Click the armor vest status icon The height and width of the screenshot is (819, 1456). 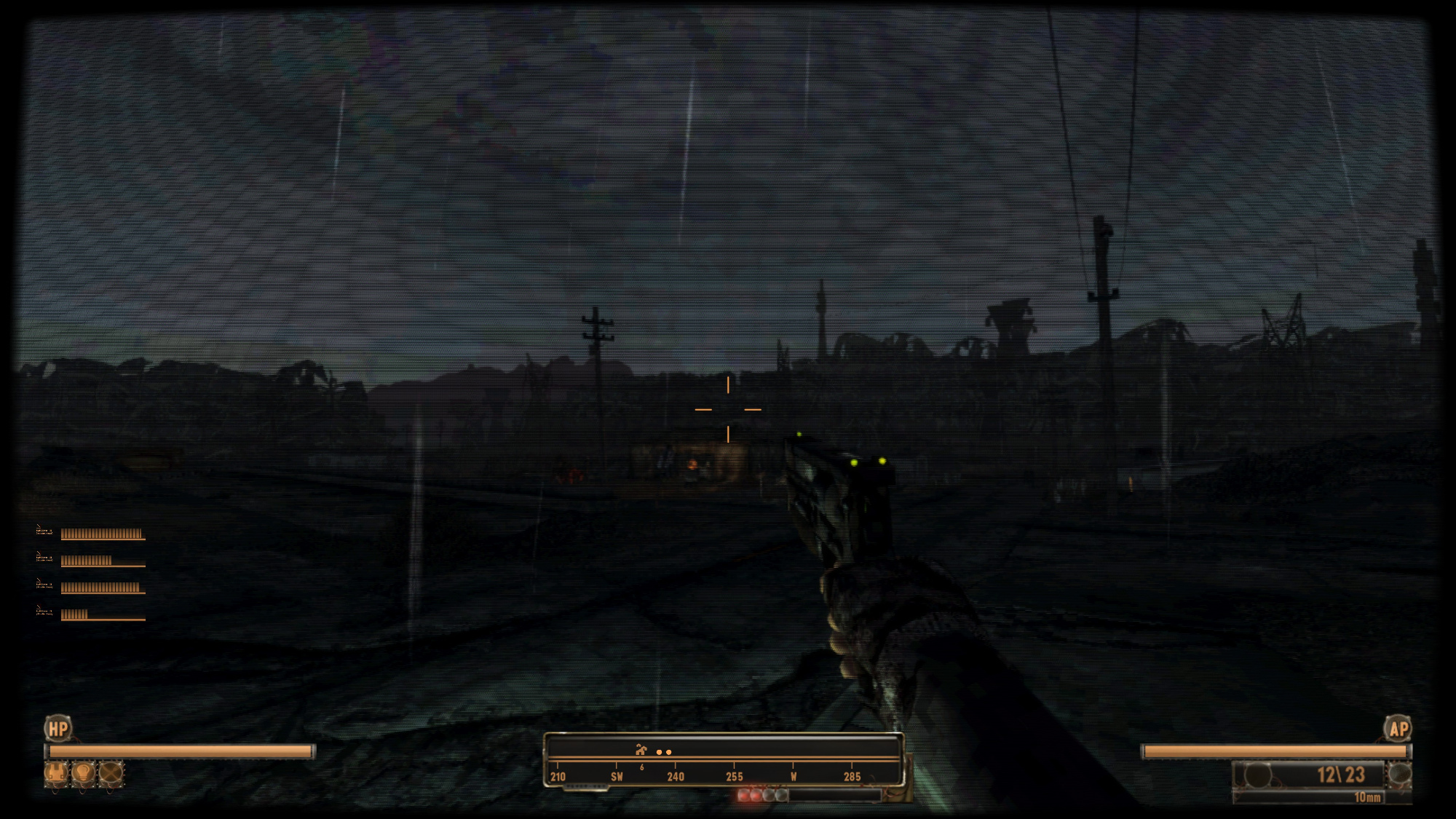56,773
